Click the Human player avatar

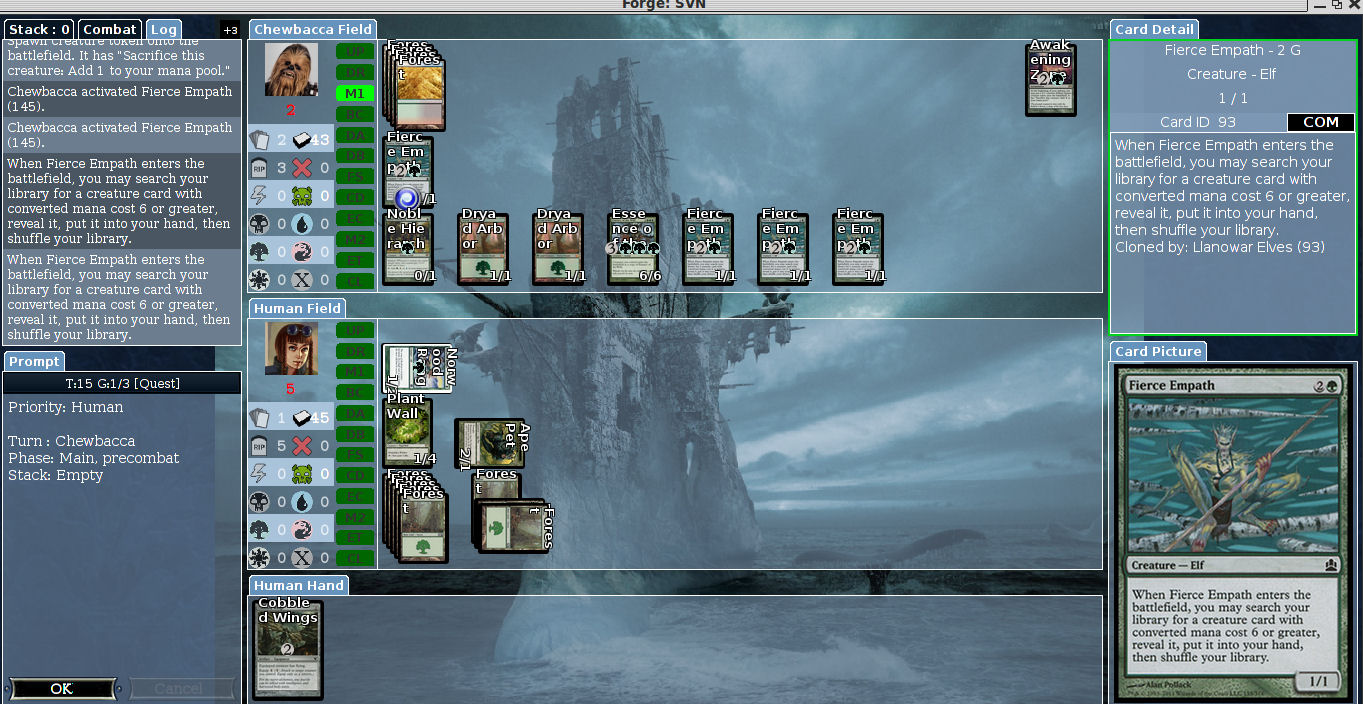pyautogui.click(x=291, y=349)
